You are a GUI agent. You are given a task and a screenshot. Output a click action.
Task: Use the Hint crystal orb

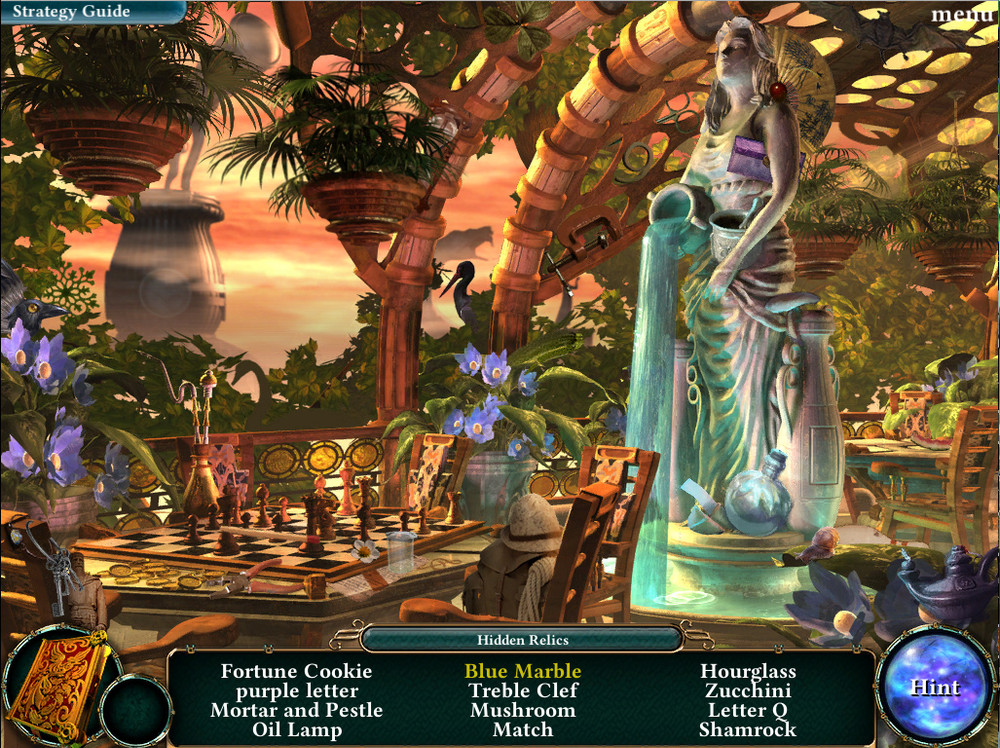coord(934,688)
